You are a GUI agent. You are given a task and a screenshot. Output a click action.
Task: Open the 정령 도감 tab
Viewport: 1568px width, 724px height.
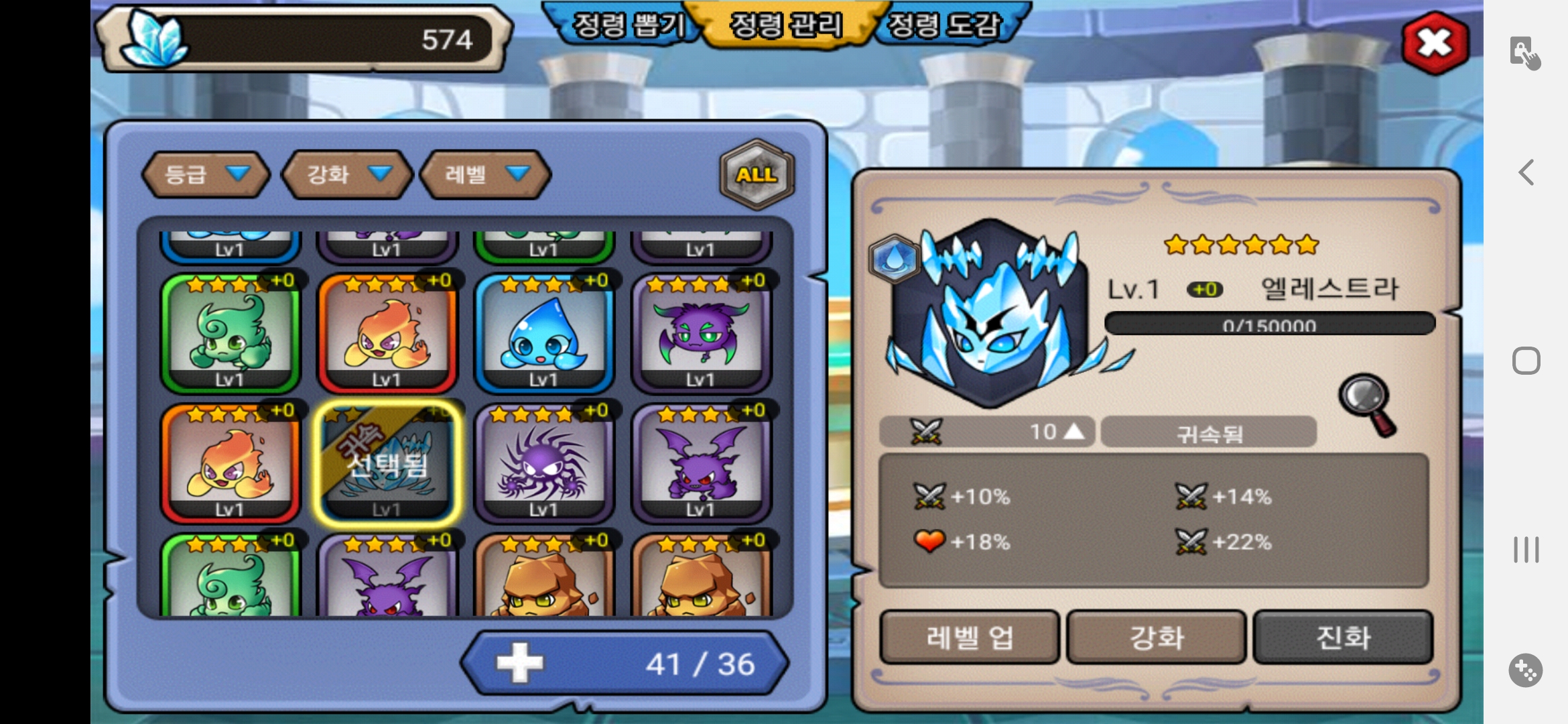pyautogui.click(x=943, y=25)
